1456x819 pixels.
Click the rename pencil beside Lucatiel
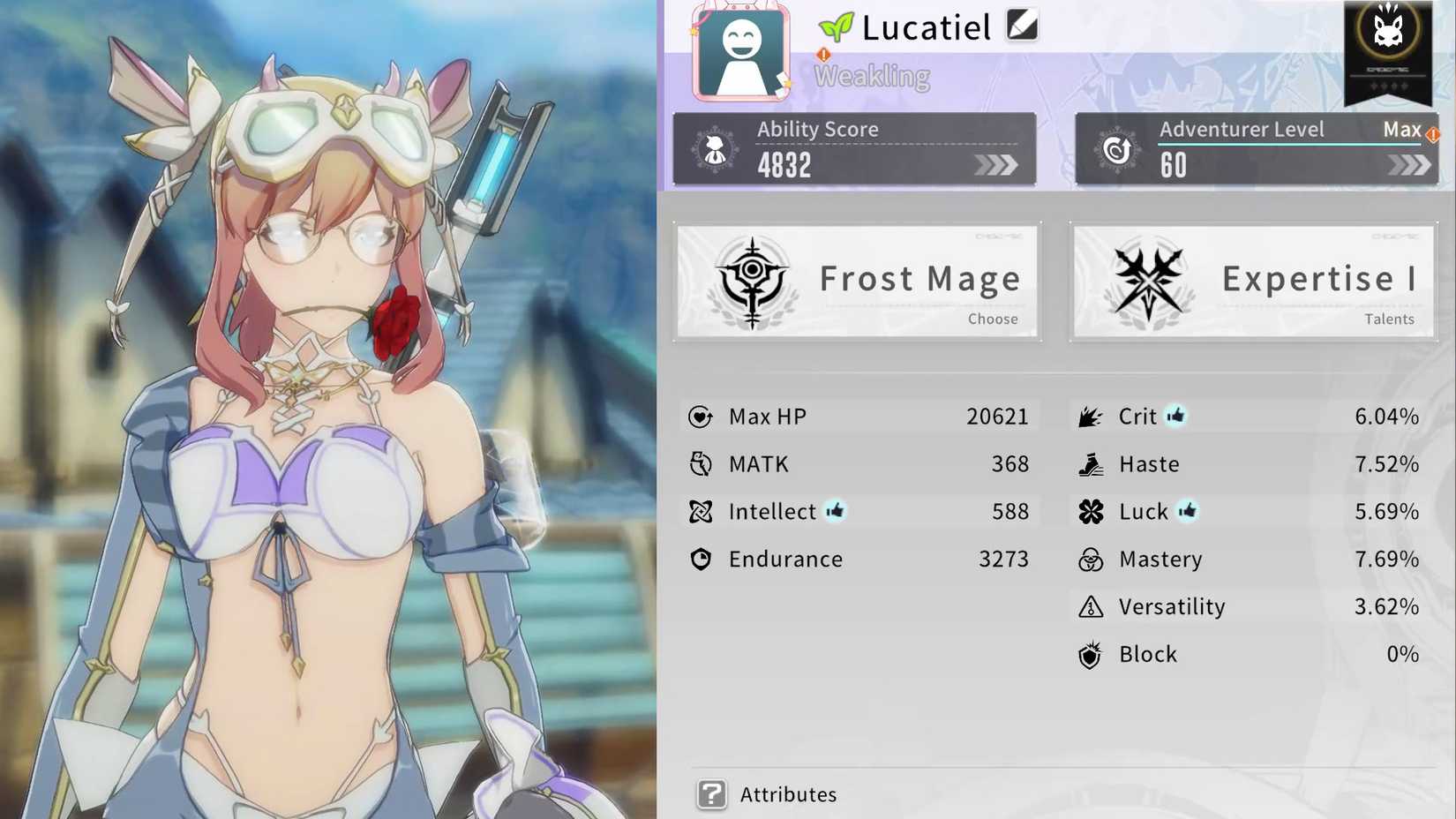click(x=1021, y=26)
